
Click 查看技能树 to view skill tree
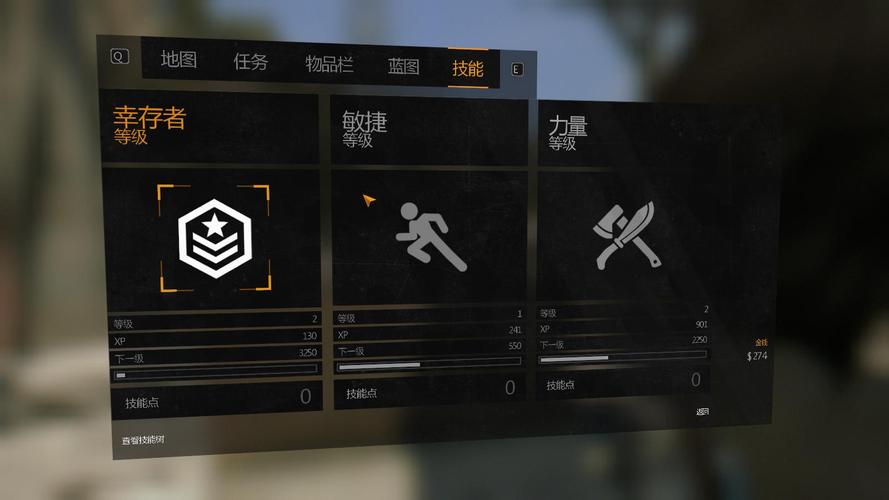[x=139, y=439]
